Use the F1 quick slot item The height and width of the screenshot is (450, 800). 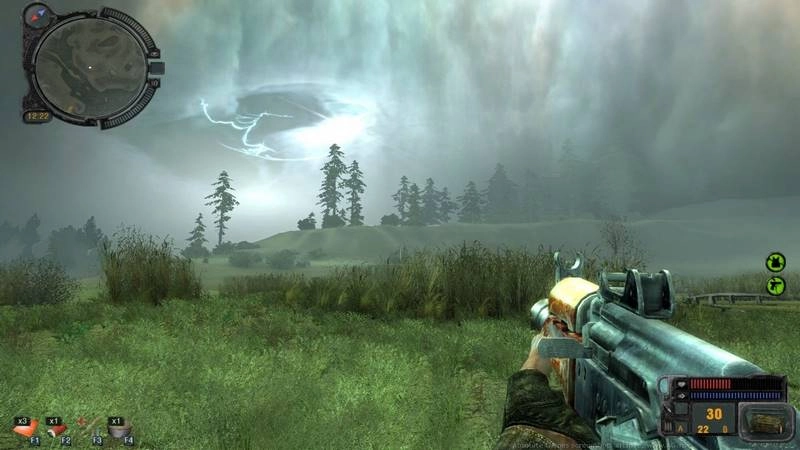[23, 430]
